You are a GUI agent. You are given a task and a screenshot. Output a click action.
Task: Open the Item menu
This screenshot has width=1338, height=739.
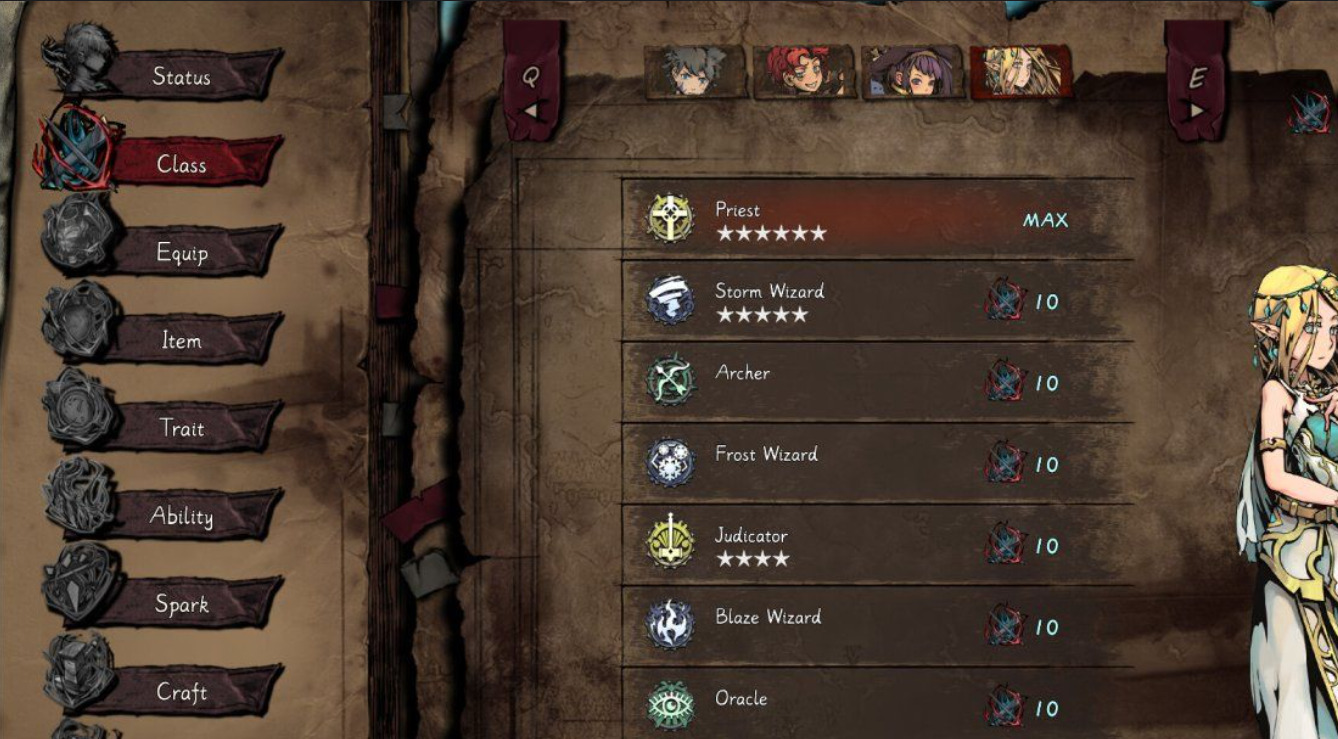181,340
